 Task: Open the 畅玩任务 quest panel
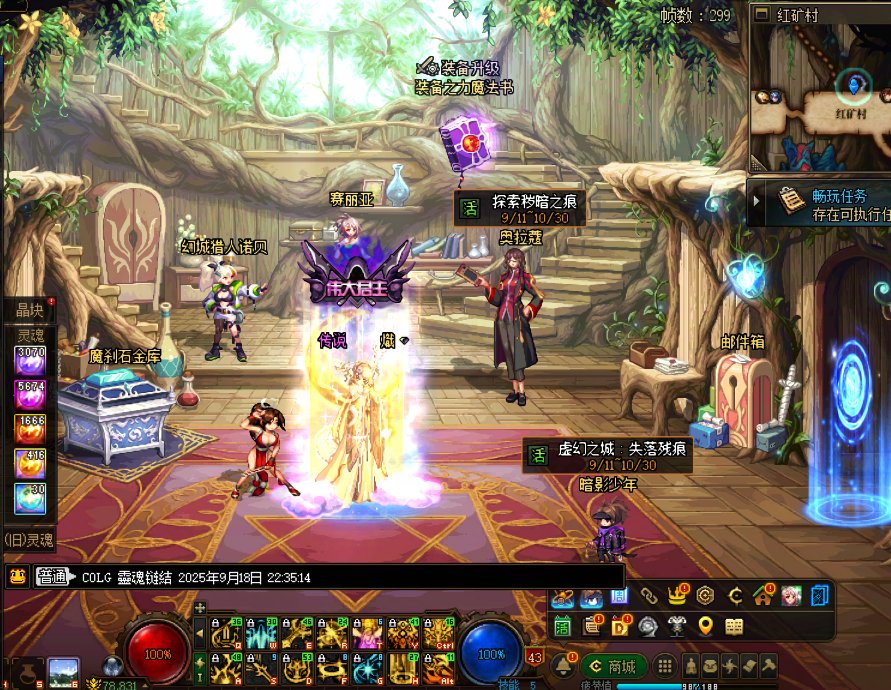(x=822, y=203)
